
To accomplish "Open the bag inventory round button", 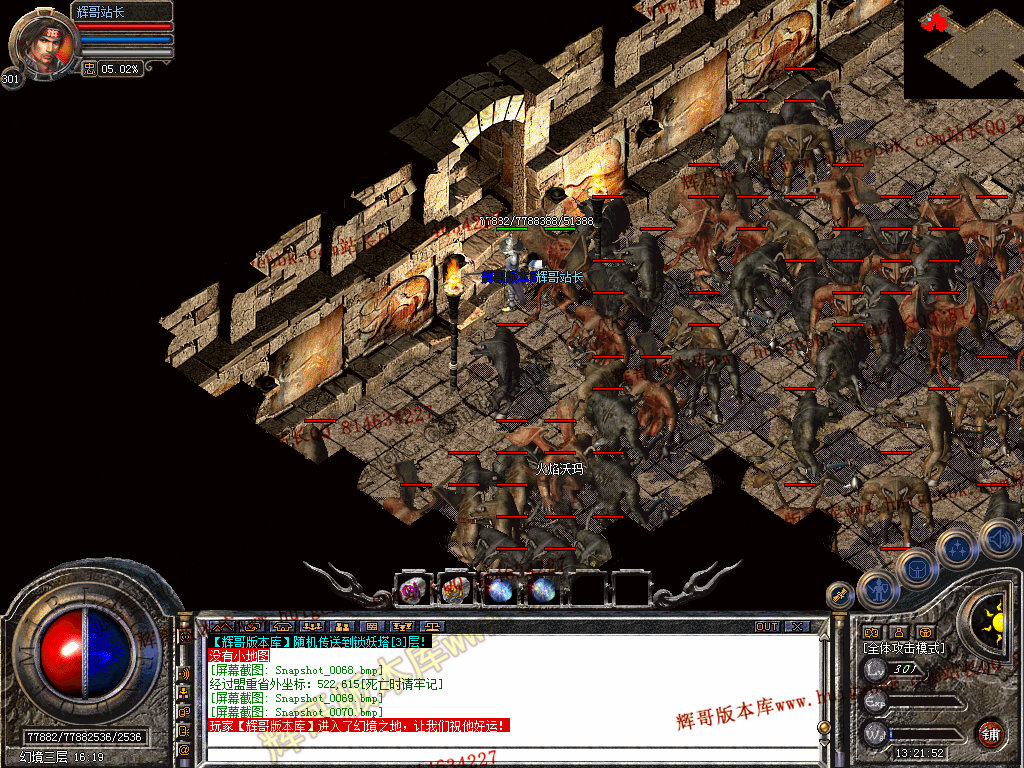I will tap(916, 569).
